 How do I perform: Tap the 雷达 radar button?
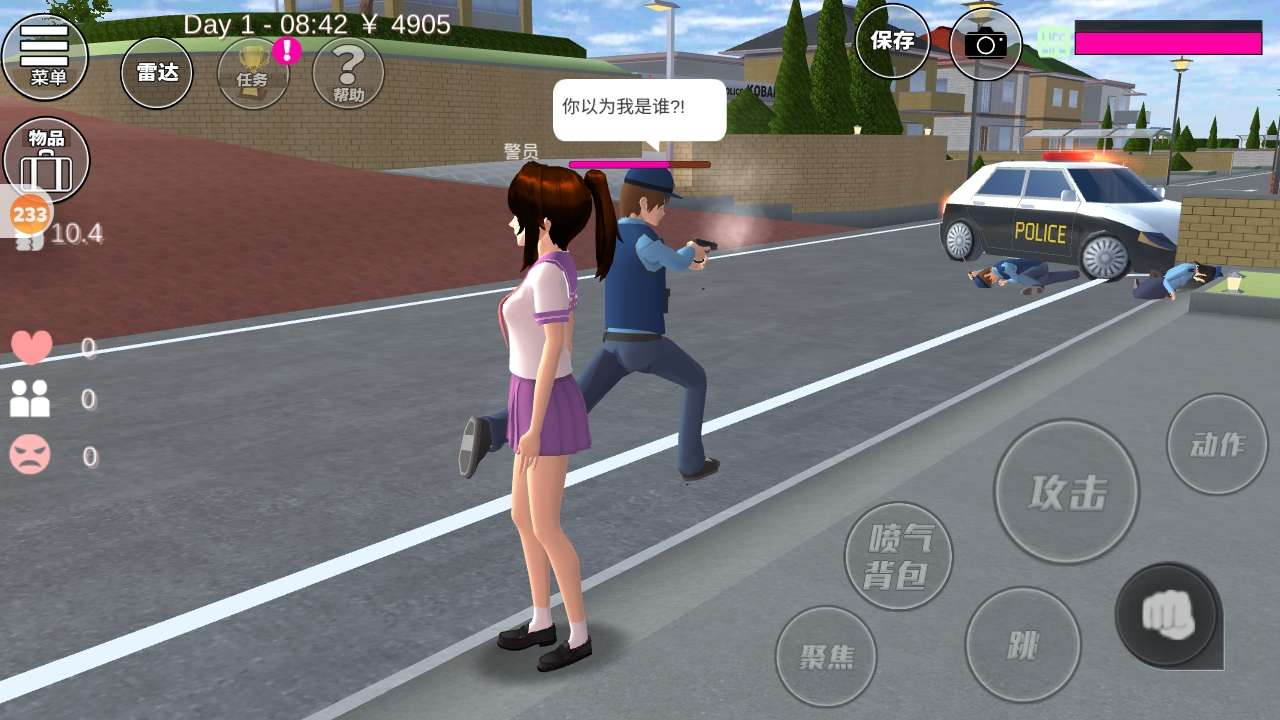click(x=157, y=72)
